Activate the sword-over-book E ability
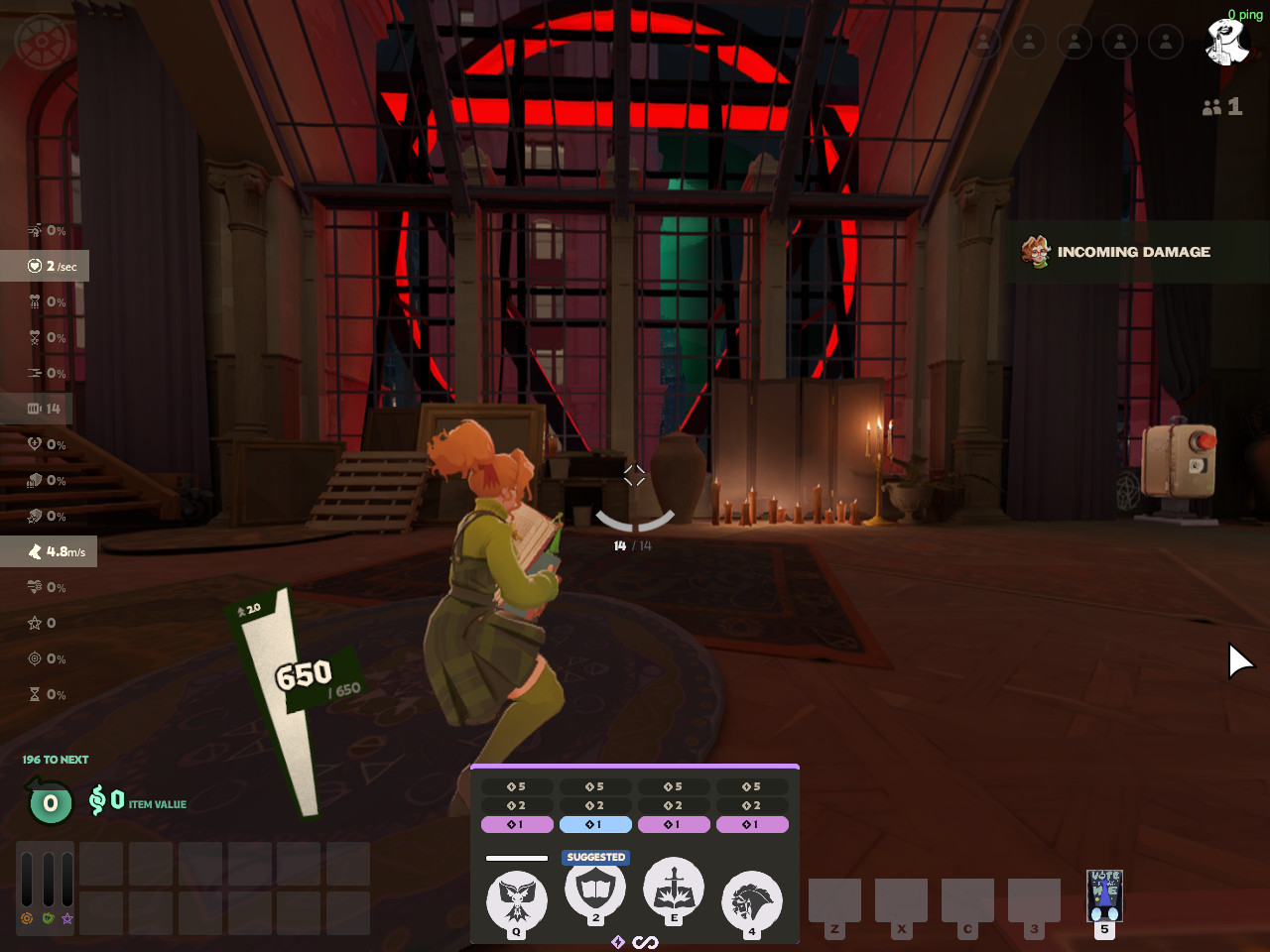Screen dimensions: 1270x952 coord(674,888)
